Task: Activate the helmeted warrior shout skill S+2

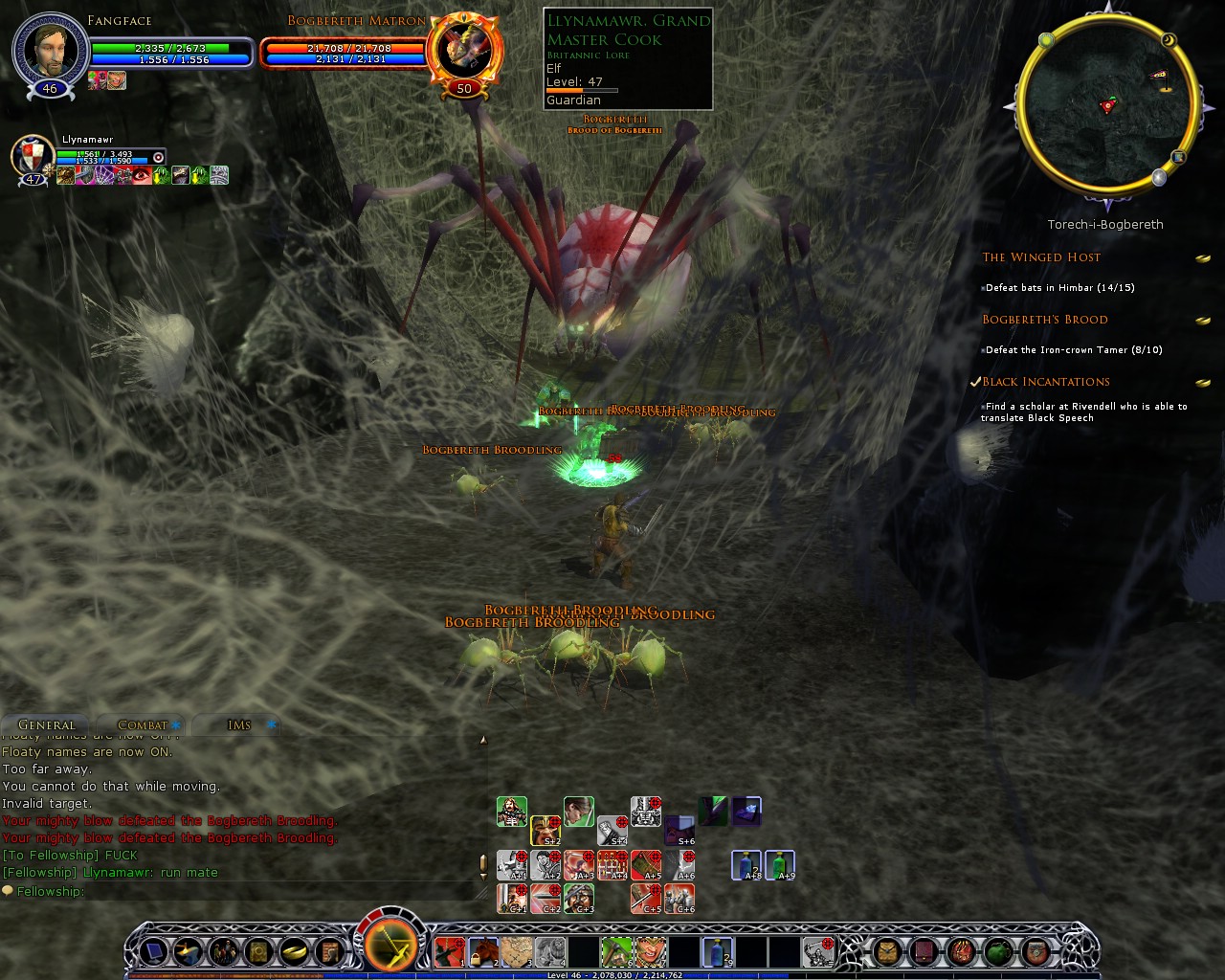Action: (x=546, y=830)
